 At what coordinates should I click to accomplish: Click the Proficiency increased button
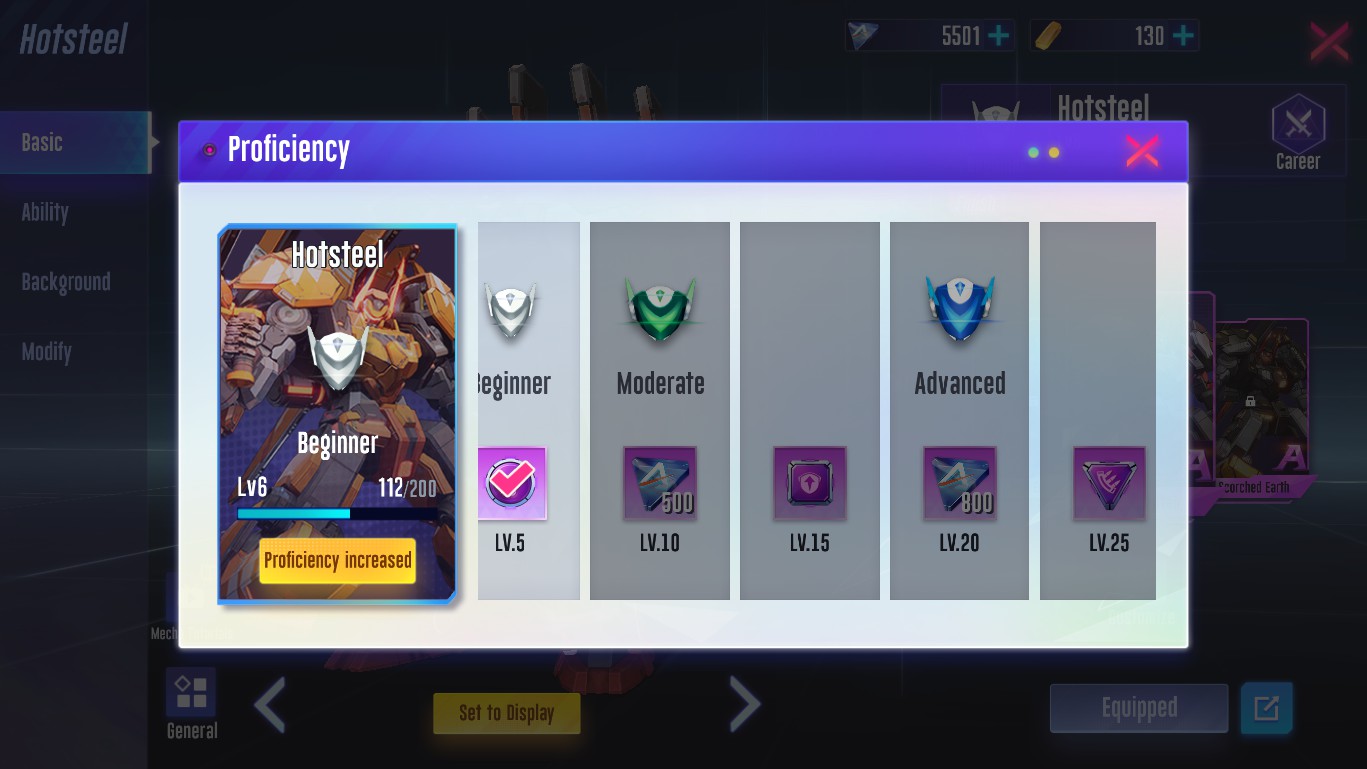tap(337, 561)
